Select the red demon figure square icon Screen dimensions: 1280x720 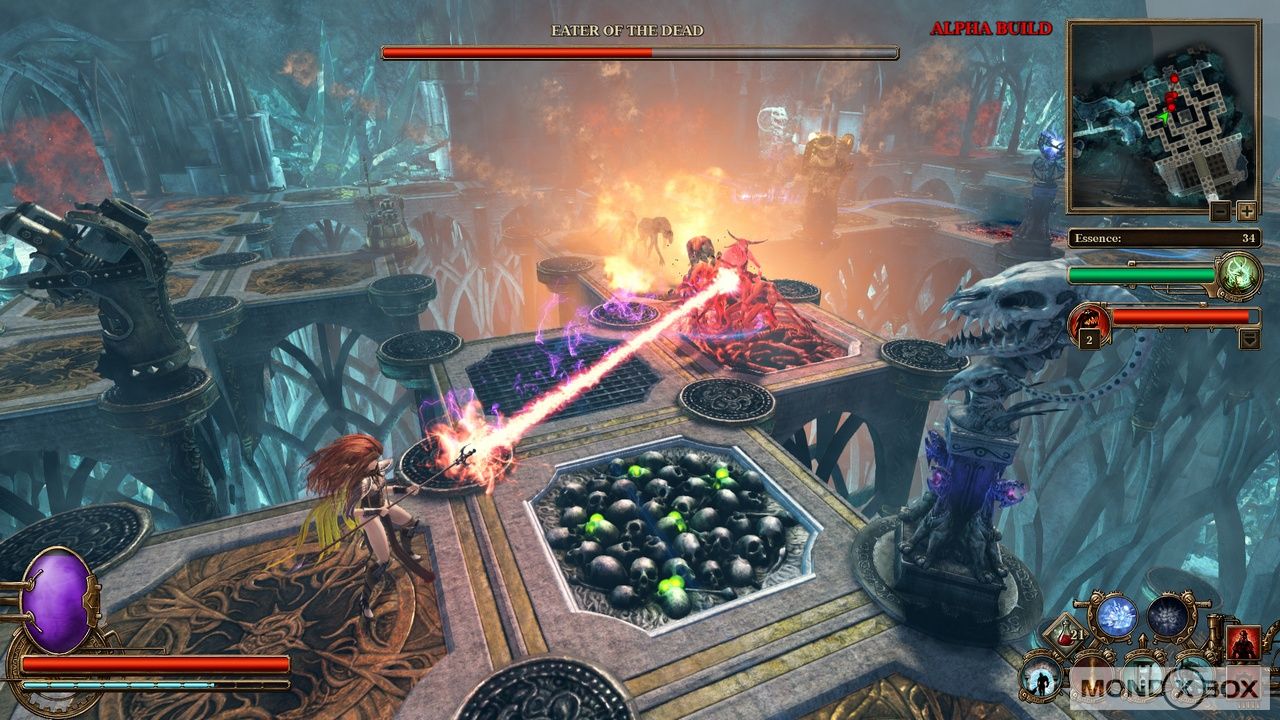[x=1243, y=643]
